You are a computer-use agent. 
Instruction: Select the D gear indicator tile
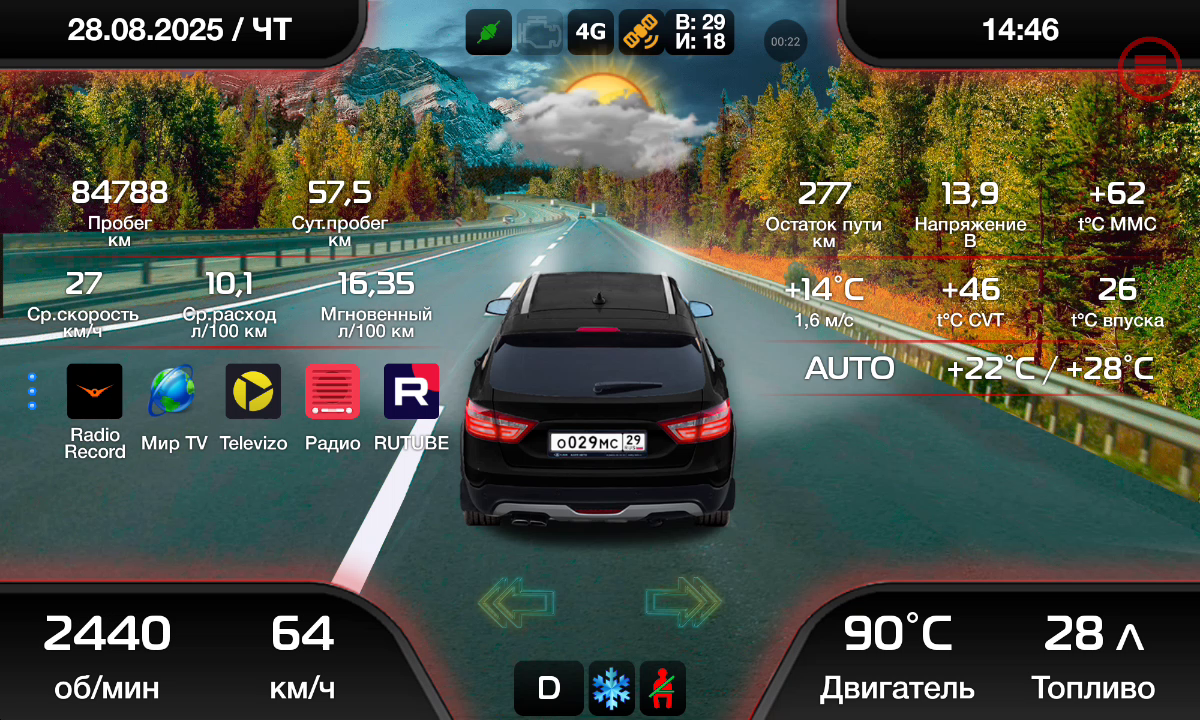click(x=548, y=688)
